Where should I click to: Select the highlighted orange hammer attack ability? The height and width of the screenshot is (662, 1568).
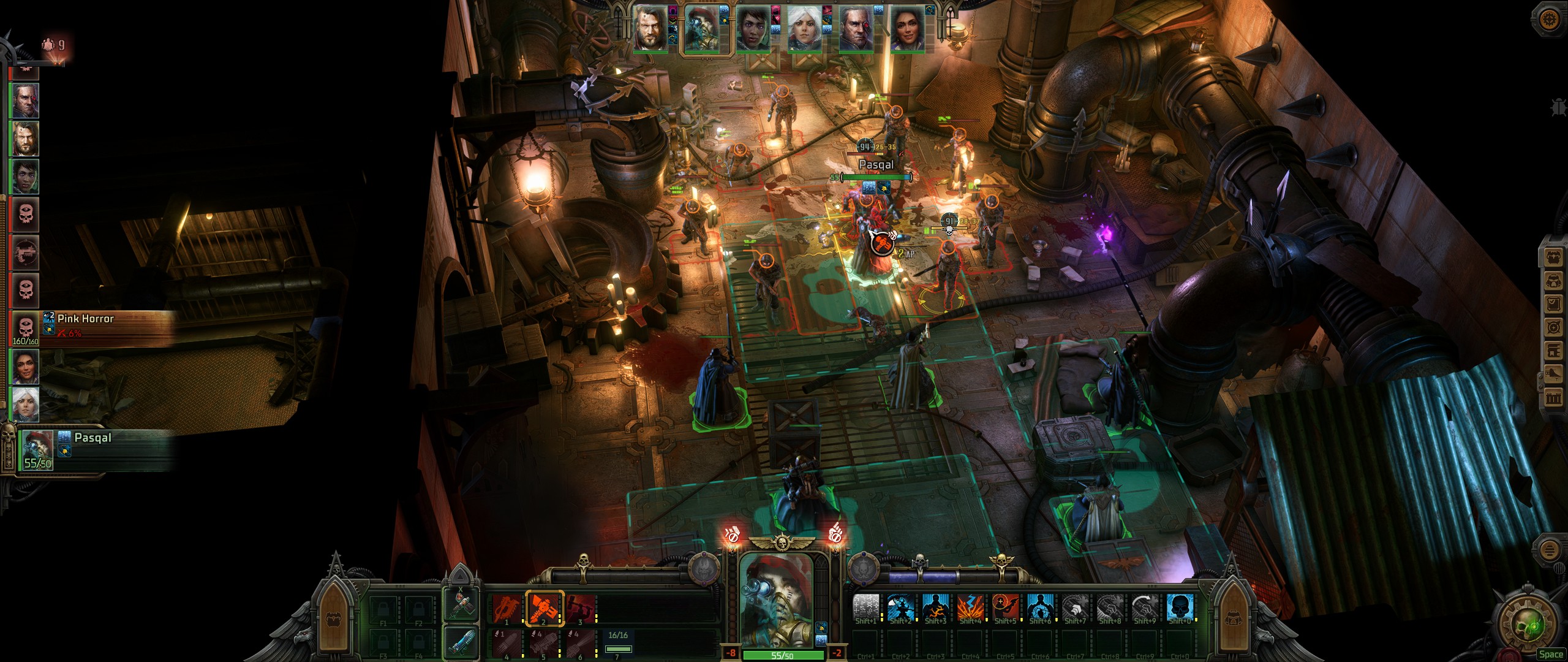pos(543,607)
